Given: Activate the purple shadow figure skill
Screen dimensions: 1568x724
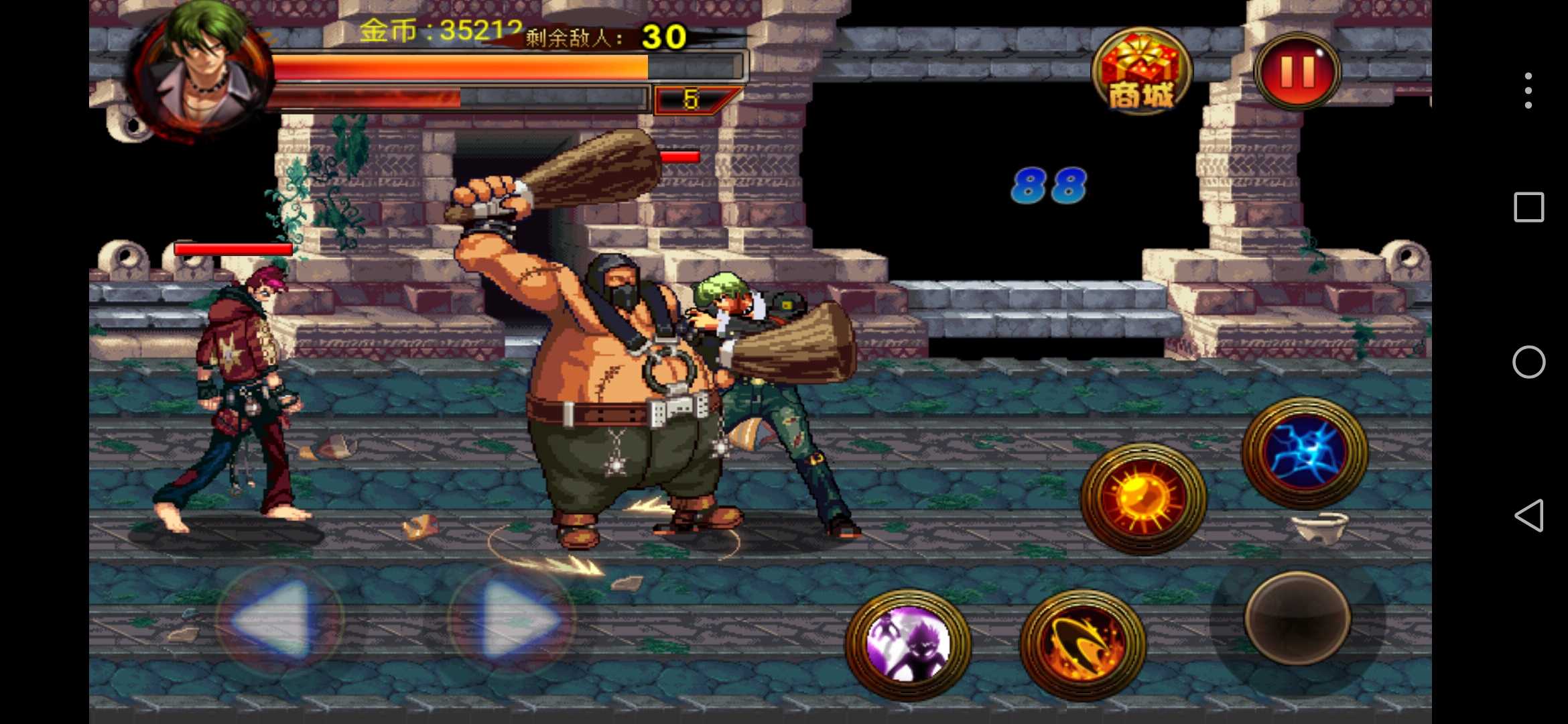Looking at the screenshot, I should pyautogui.click(x=909, y=644).
